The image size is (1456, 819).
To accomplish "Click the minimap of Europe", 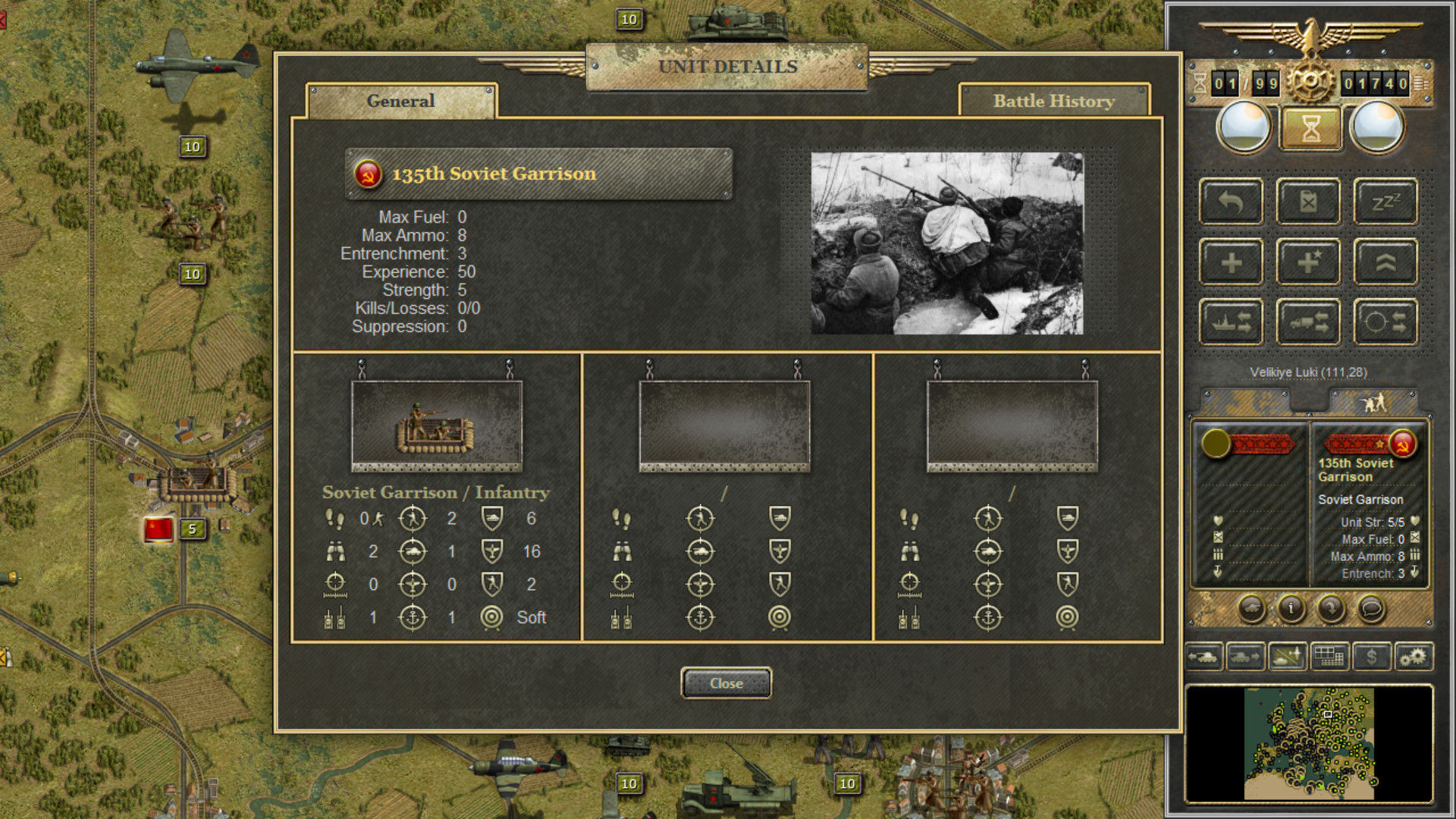I will coord(1309,743).
